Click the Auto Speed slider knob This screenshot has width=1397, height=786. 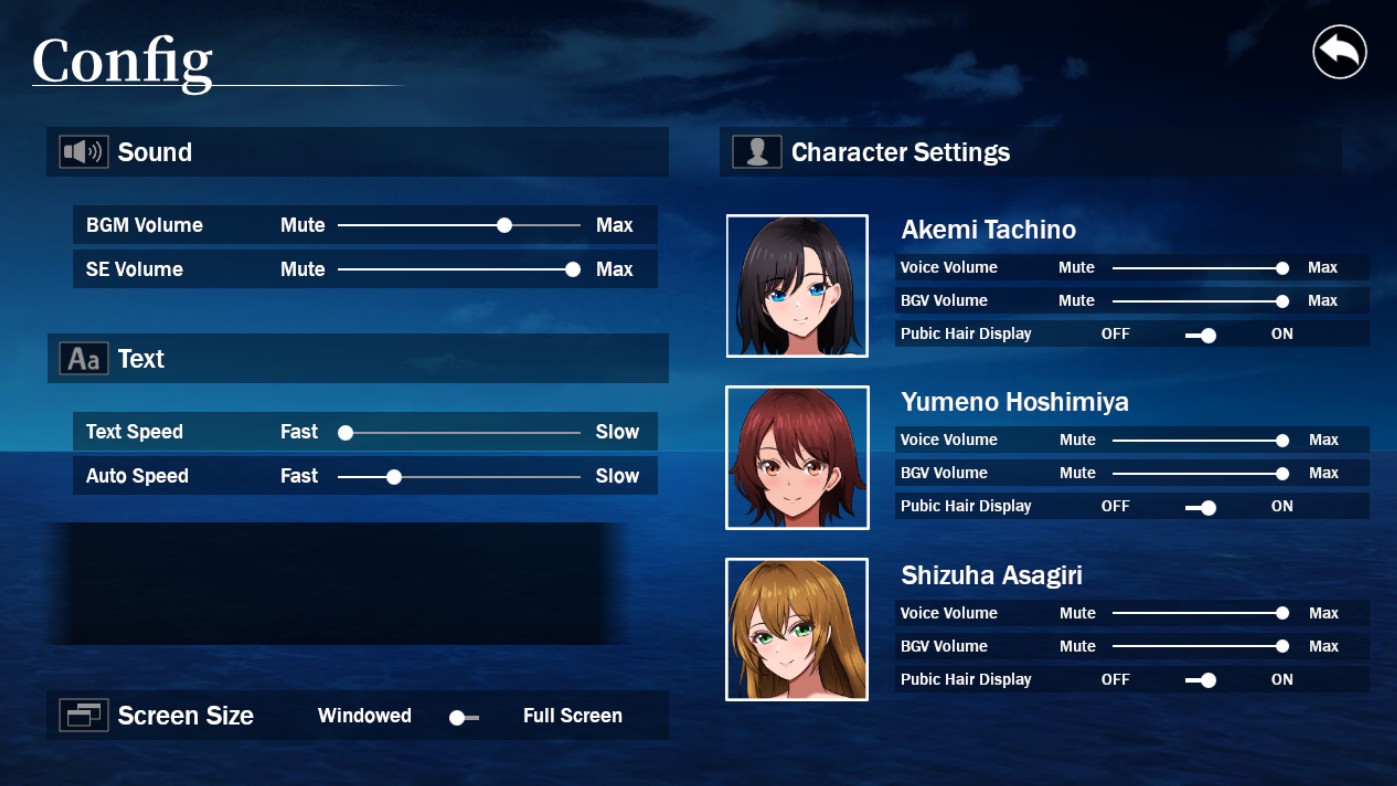point(393,476)
